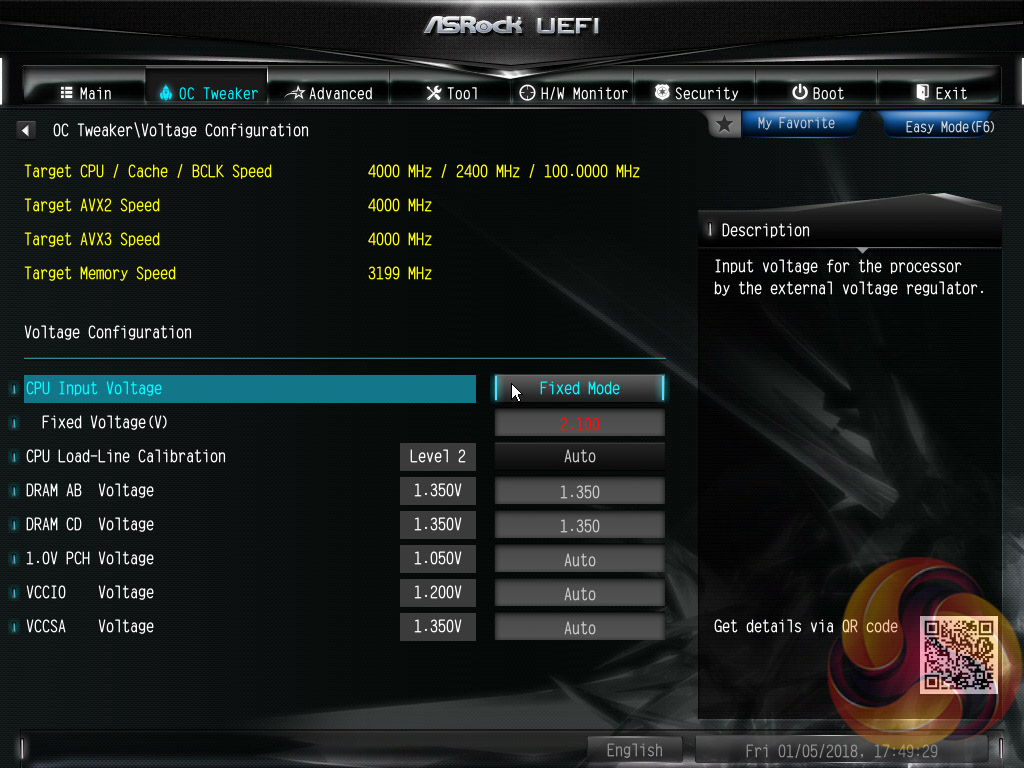Image resolution: width=1024 pixels, height=768 pixels.
Task: Choose the Exit tab
Action: click(940, 93)
